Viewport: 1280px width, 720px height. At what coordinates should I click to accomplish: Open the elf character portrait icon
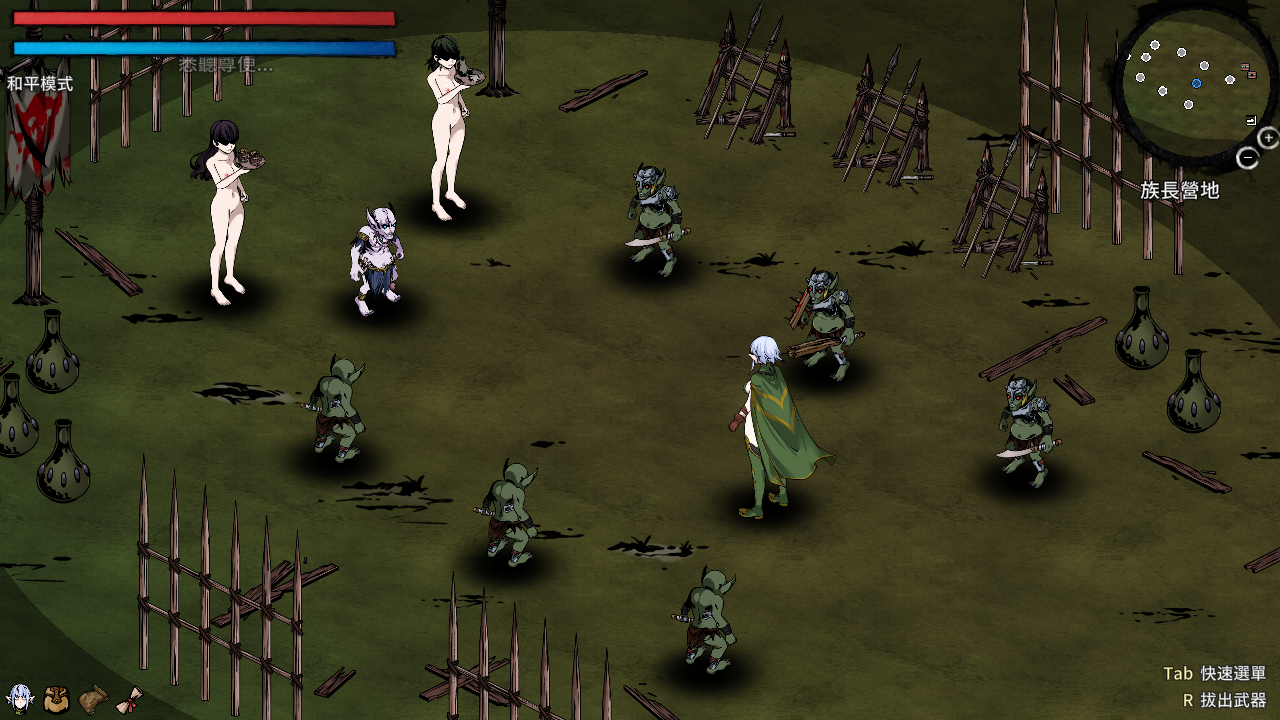pos(19,699)
